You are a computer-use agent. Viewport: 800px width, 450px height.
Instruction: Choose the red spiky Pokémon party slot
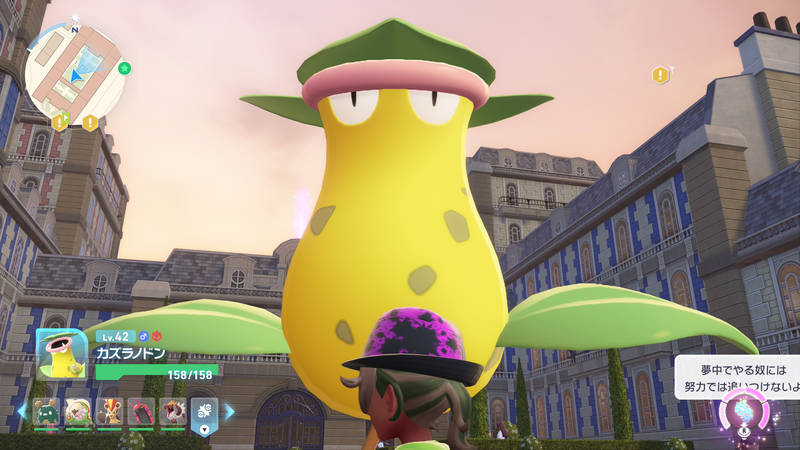tap(172, 411)
